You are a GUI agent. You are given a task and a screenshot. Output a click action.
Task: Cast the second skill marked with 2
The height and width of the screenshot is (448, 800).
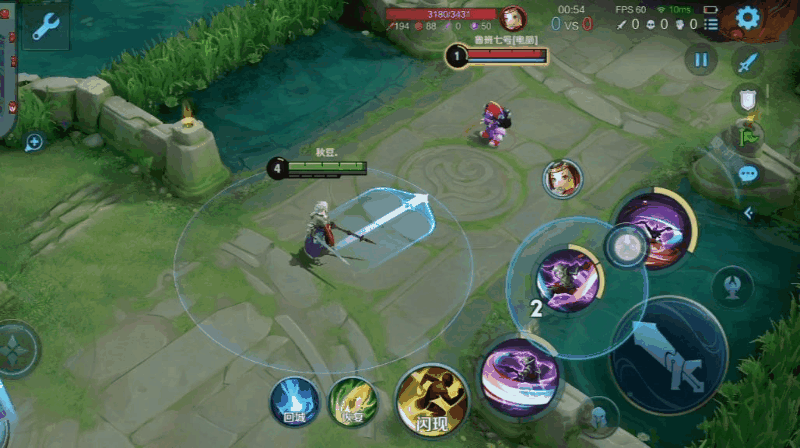(567, 279)
